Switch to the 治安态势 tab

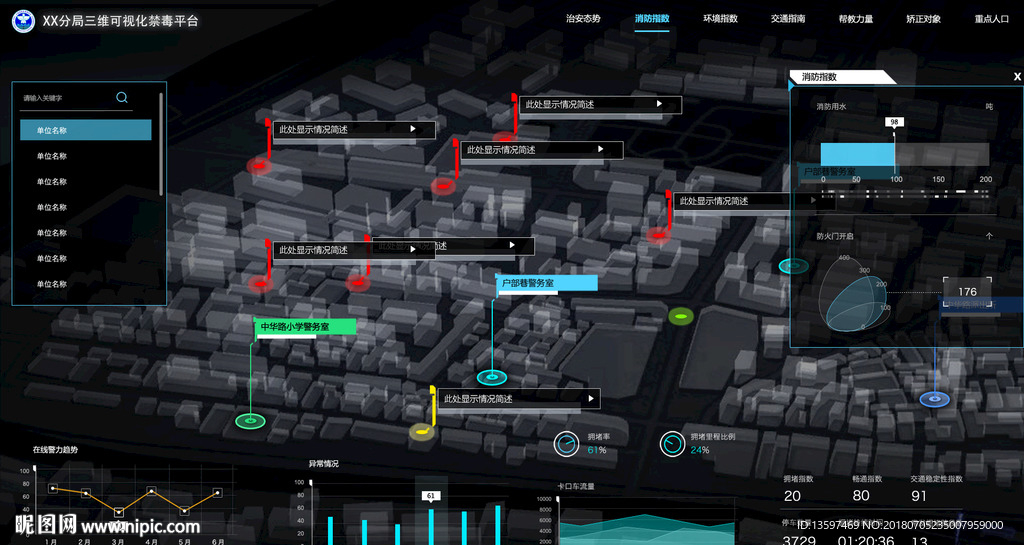pyautogui.click(x=583, y=19)
